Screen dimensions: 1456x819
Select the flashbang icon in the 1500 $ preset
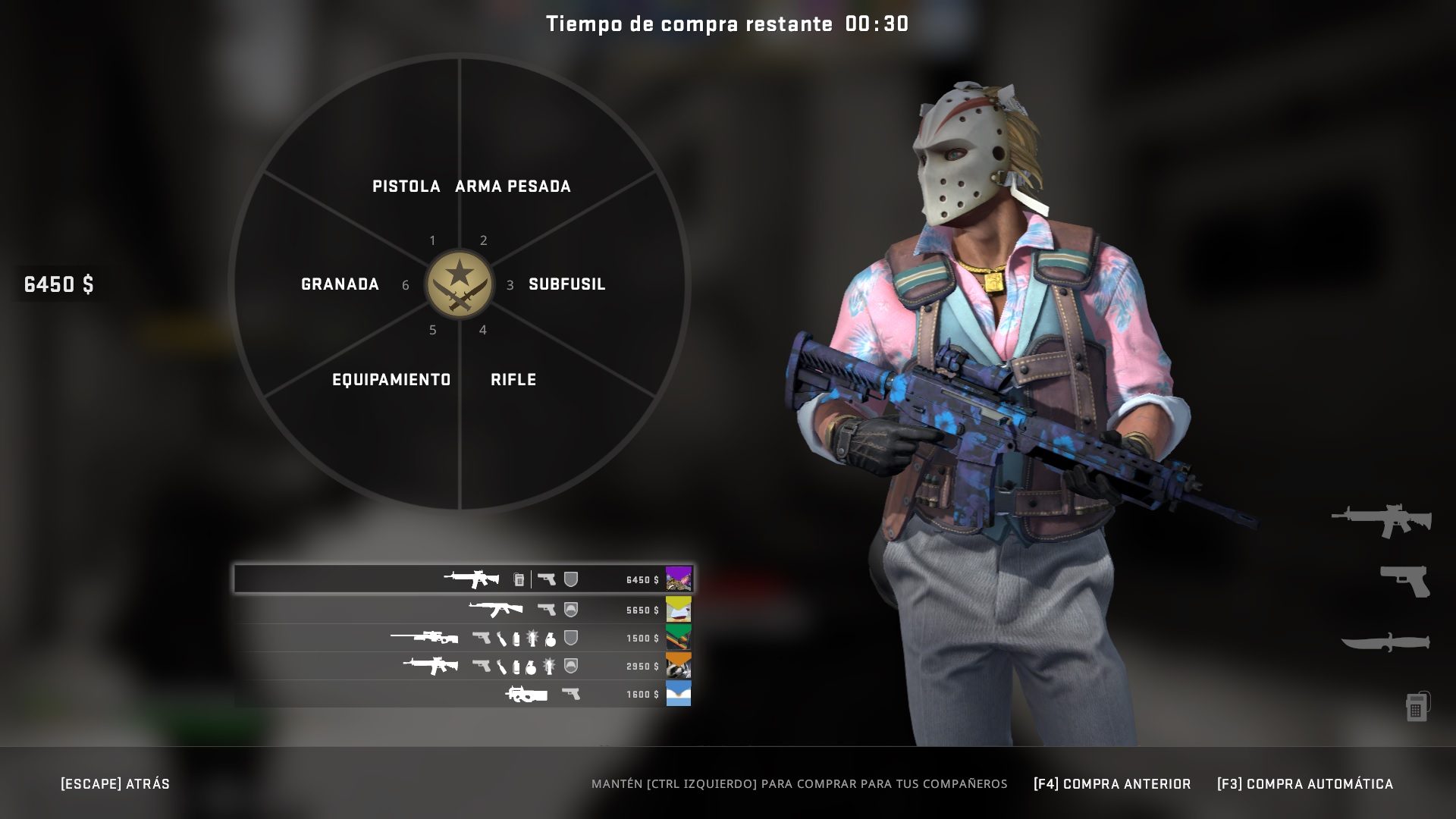[x=534, y=638]
